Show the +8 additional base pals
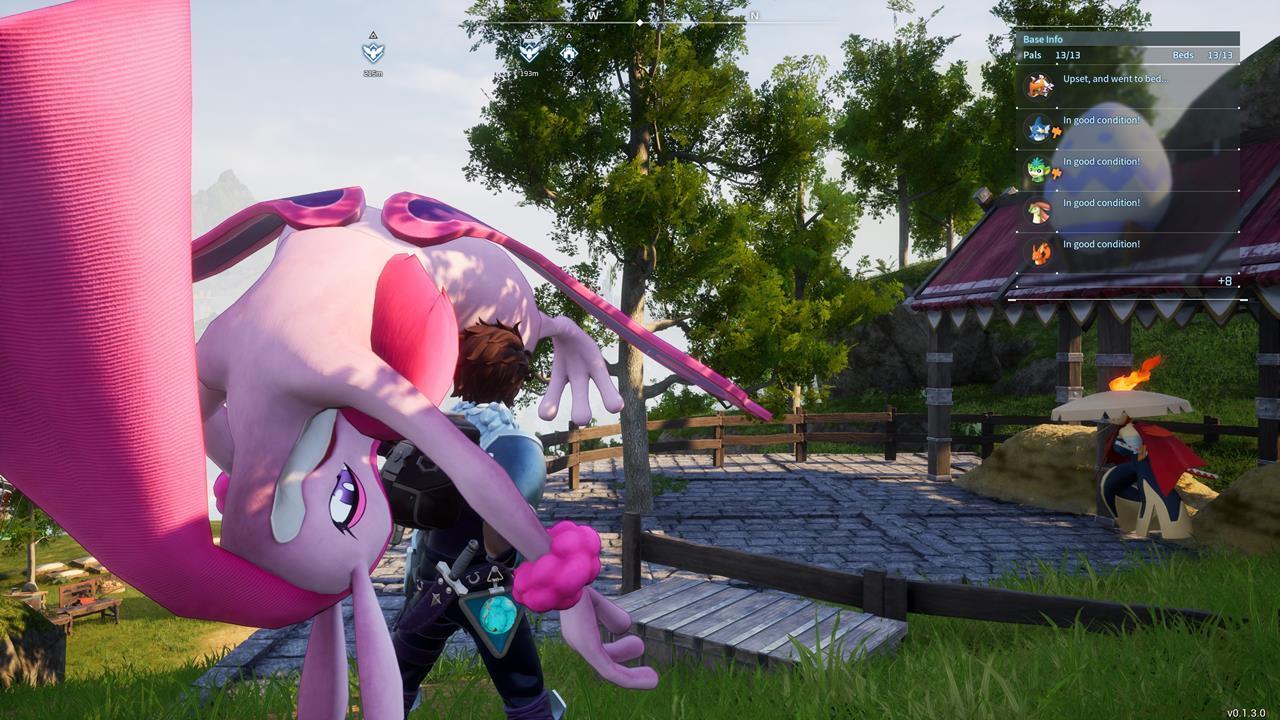The image size is (1280, 720). [1224, 281]
